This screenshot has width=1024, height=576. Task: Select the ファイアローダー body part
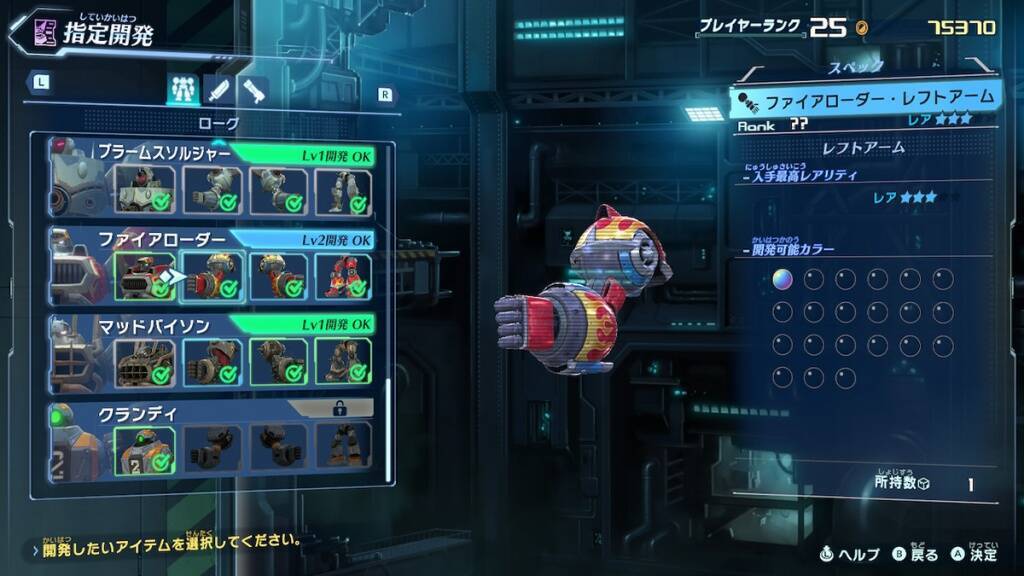click(144, 276)
